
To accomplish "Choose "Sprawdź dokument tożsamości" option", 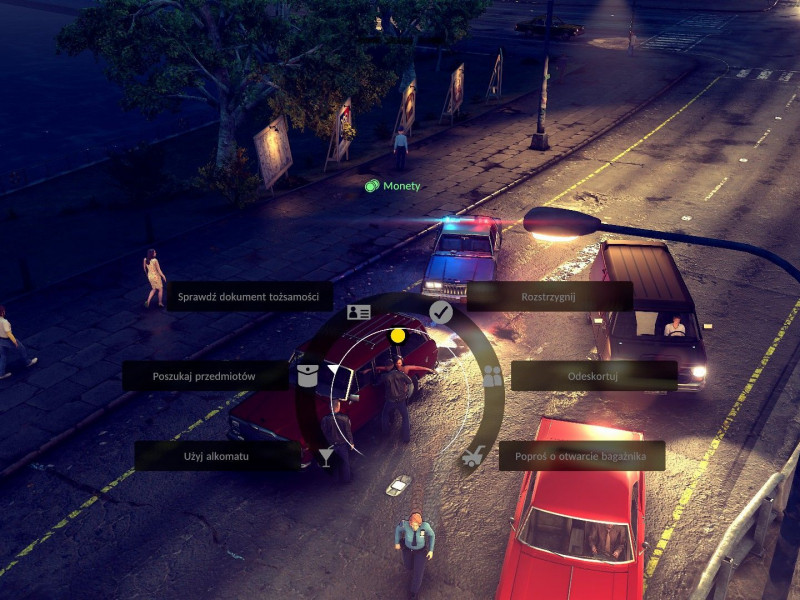I will (x=249, y=296).
